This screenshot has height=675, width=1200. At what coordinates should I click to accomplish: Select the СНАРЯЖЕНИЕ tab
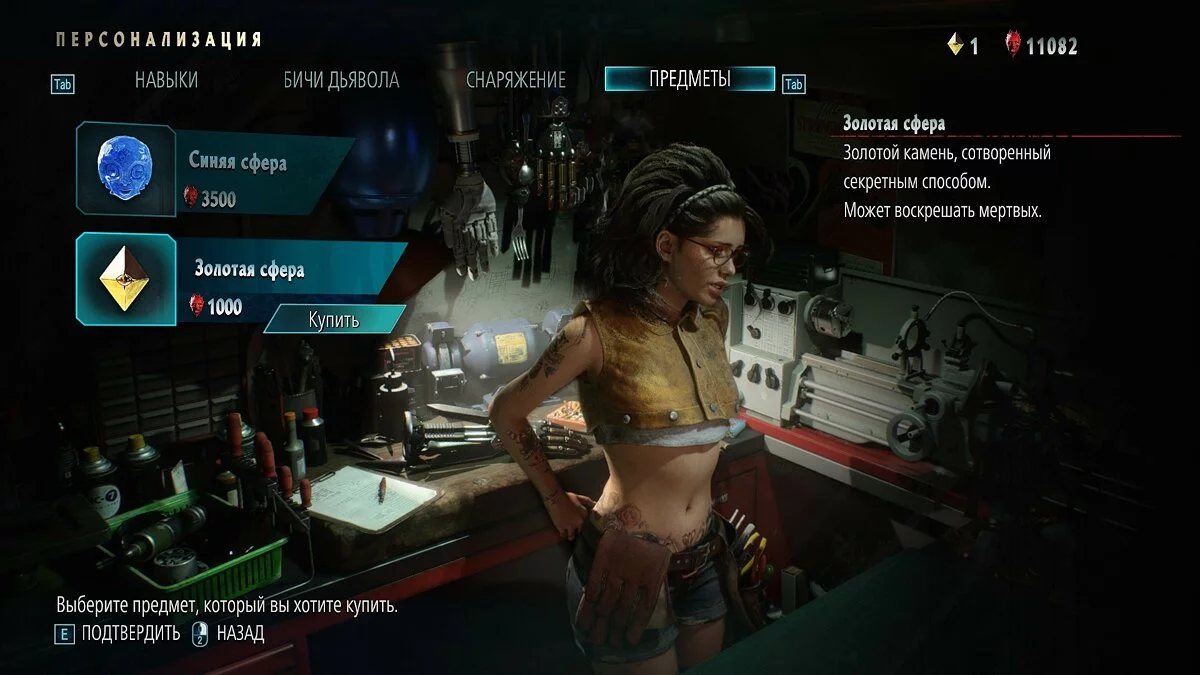515,80
